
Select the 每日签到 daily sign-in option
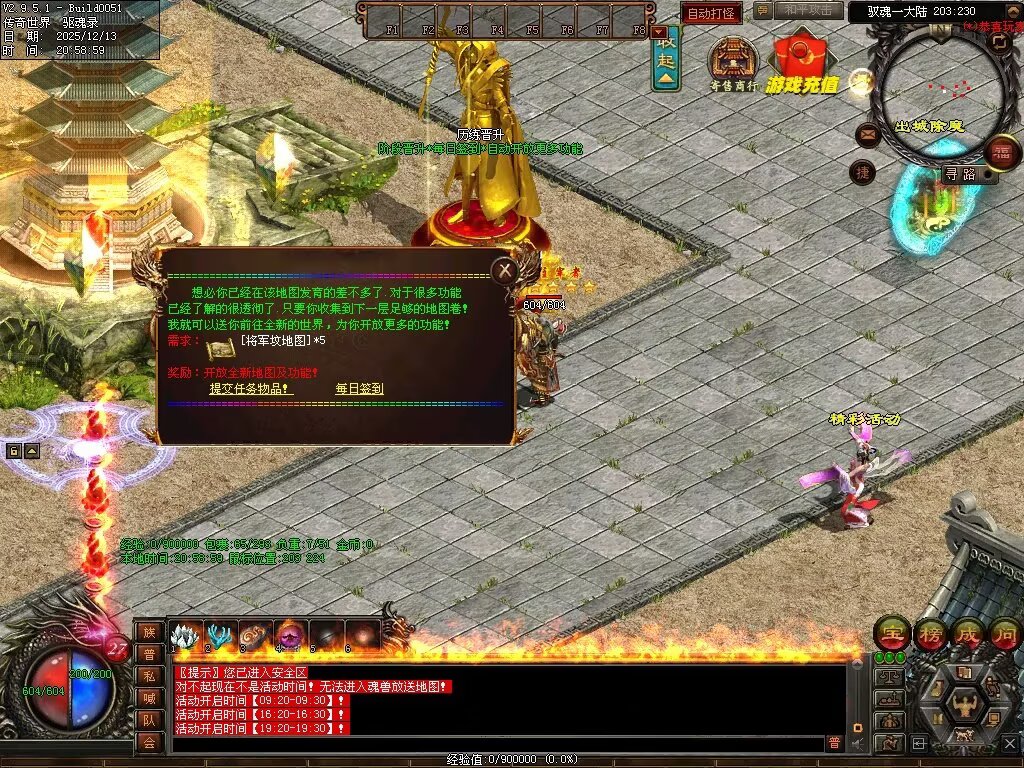(359, 389)
